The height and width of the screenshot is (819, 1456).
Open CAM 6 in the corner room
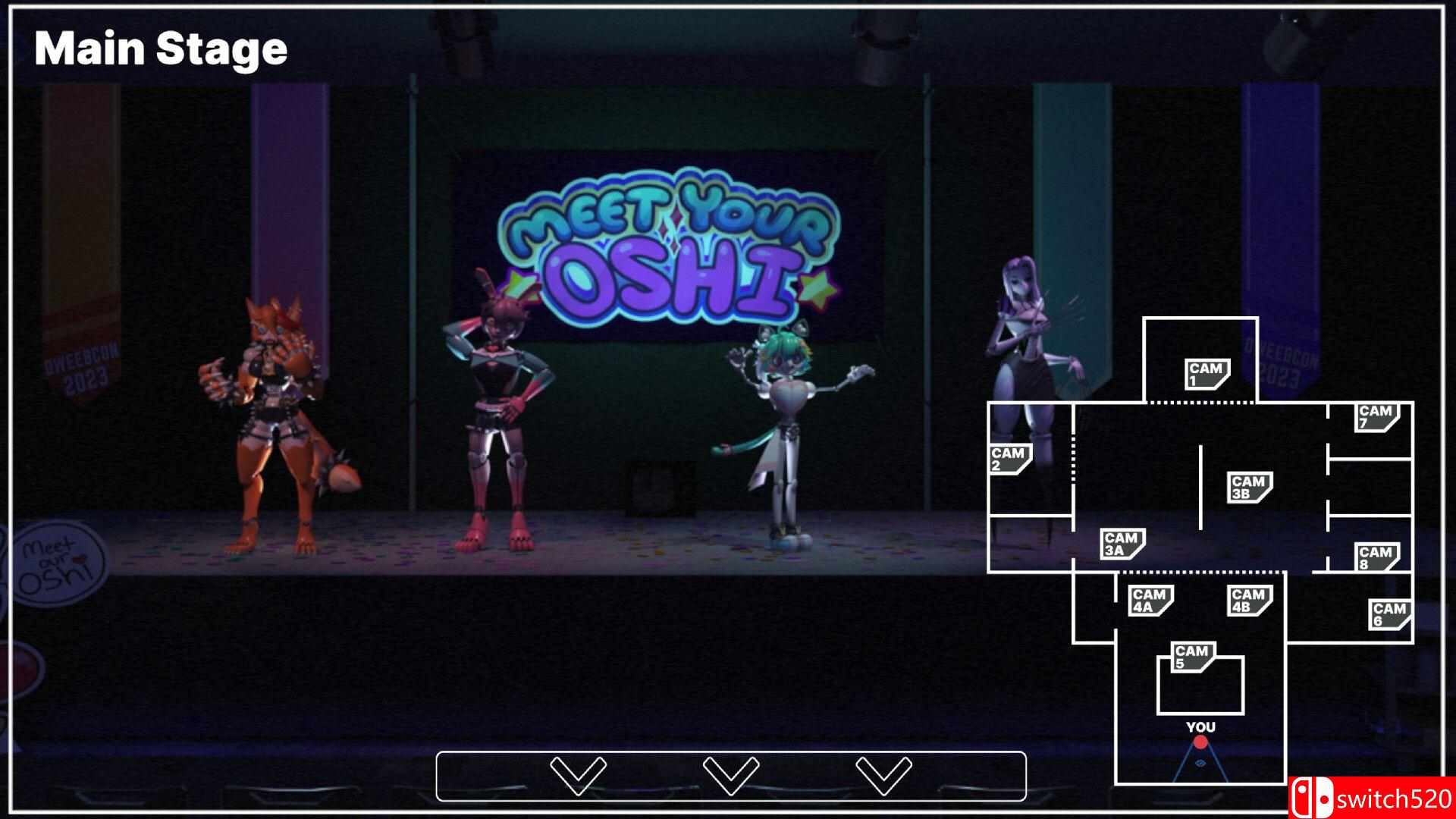click(1390, 614)
